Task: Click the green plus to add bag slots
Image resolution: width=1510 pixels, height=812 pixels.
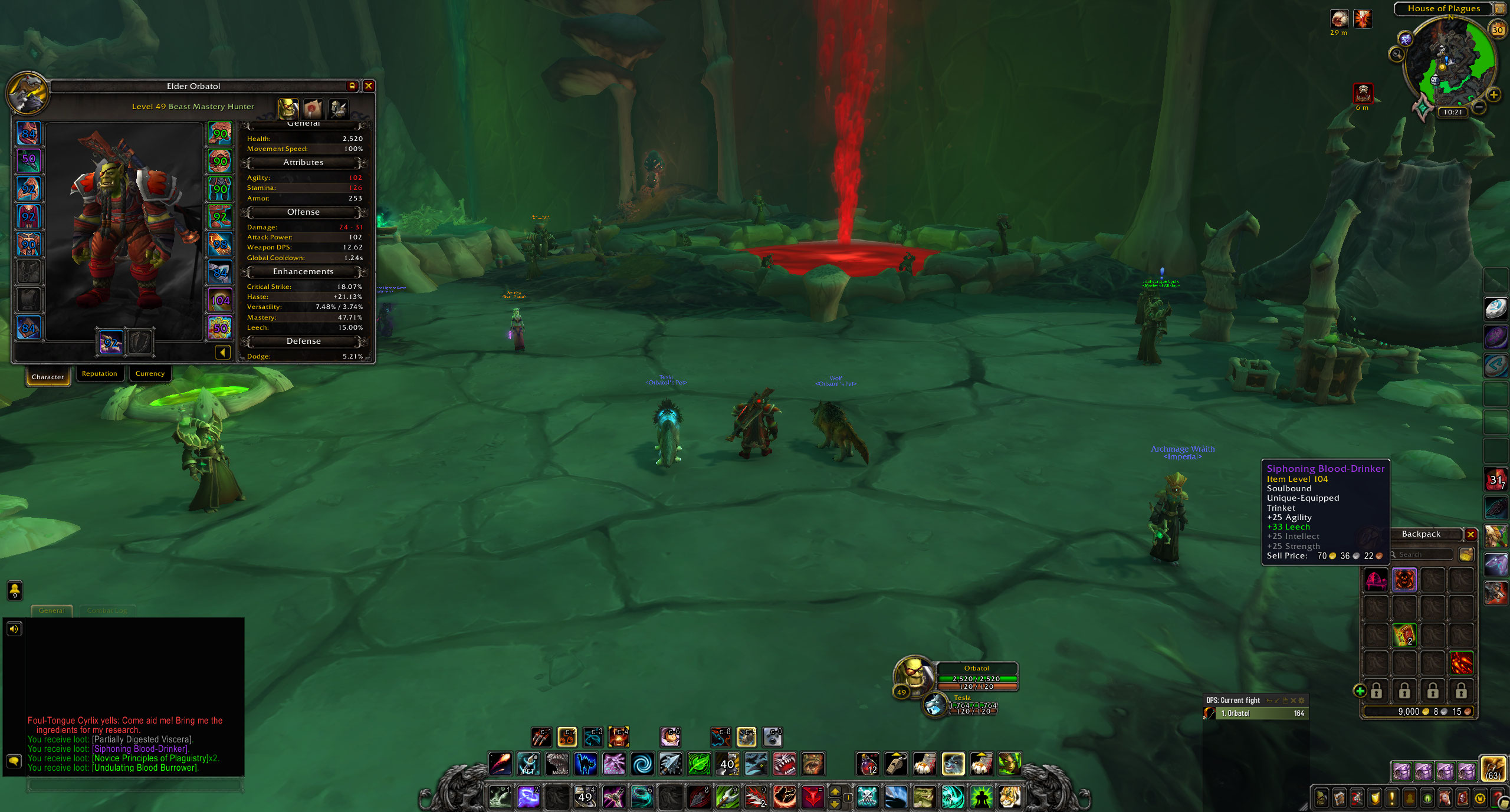Action: pos(1360,691)
